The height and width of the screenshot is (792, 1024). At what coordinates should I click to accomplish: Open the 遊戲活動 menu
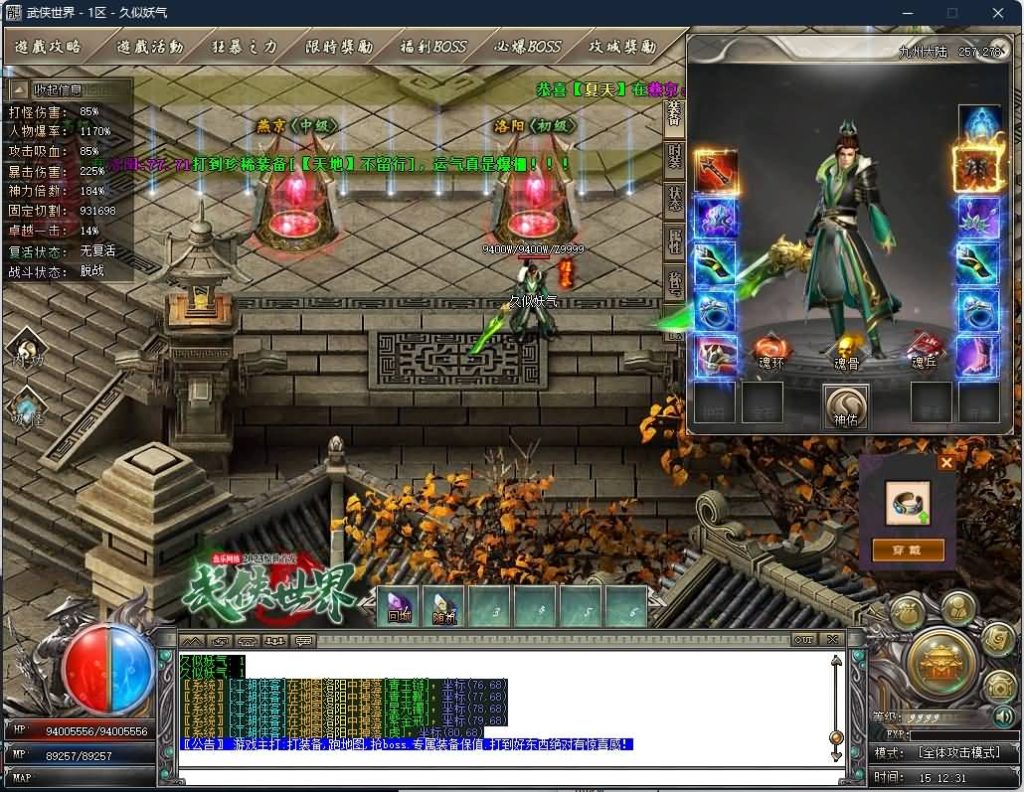pyautogui.click(x=150, y=47)
